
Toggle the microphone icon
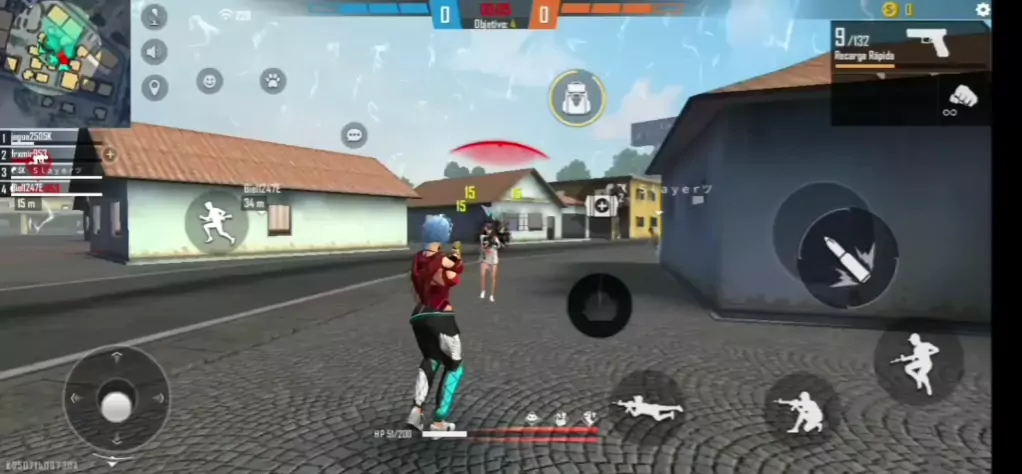(x=154, y=16)
